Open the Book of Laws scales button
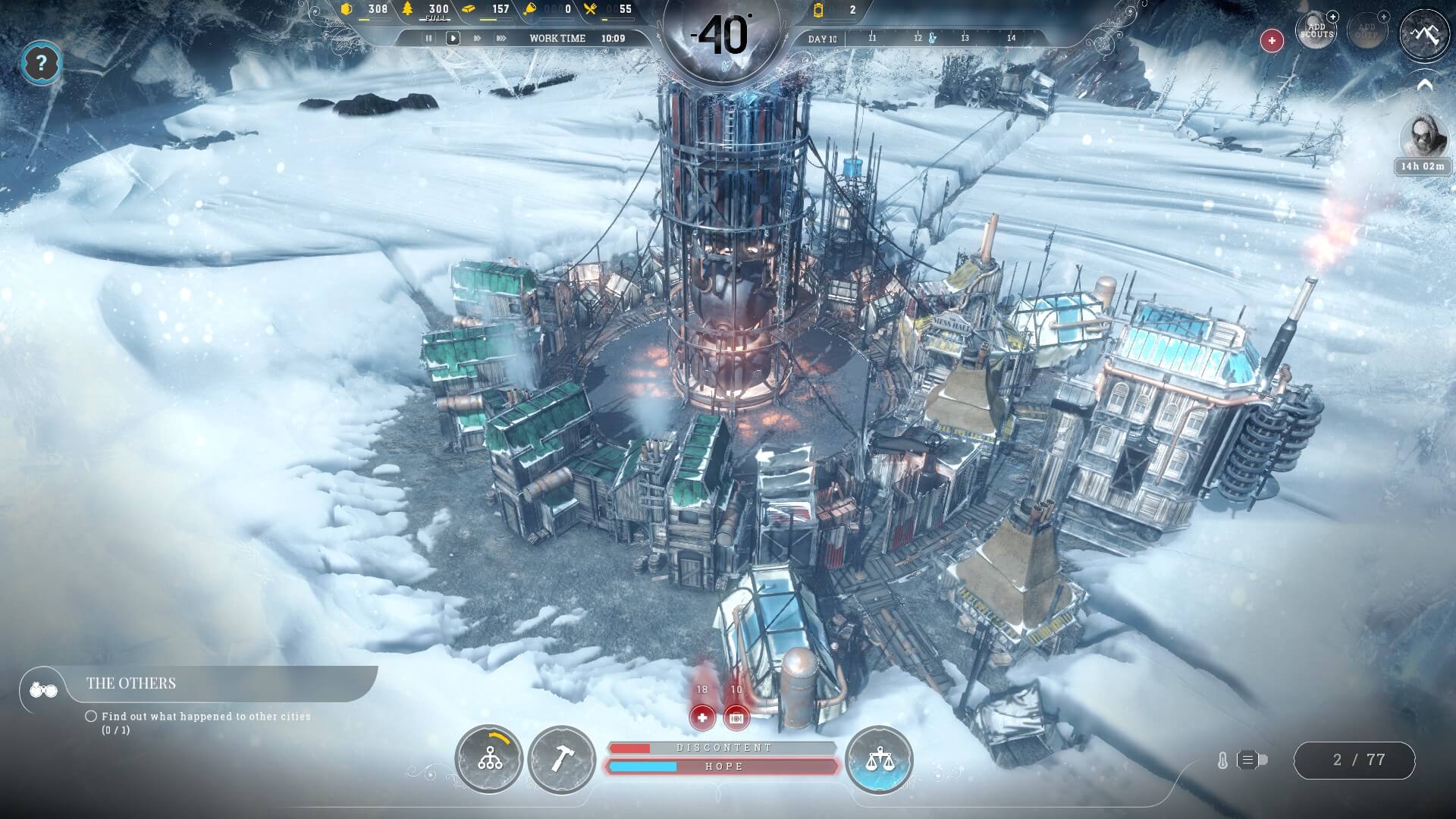 coord(879,759)
